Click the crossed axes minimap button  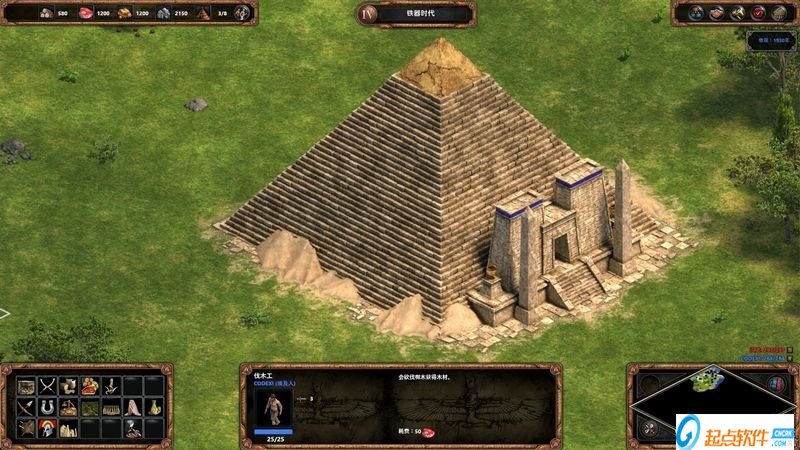pyautogui.click(x=650, y=428)
